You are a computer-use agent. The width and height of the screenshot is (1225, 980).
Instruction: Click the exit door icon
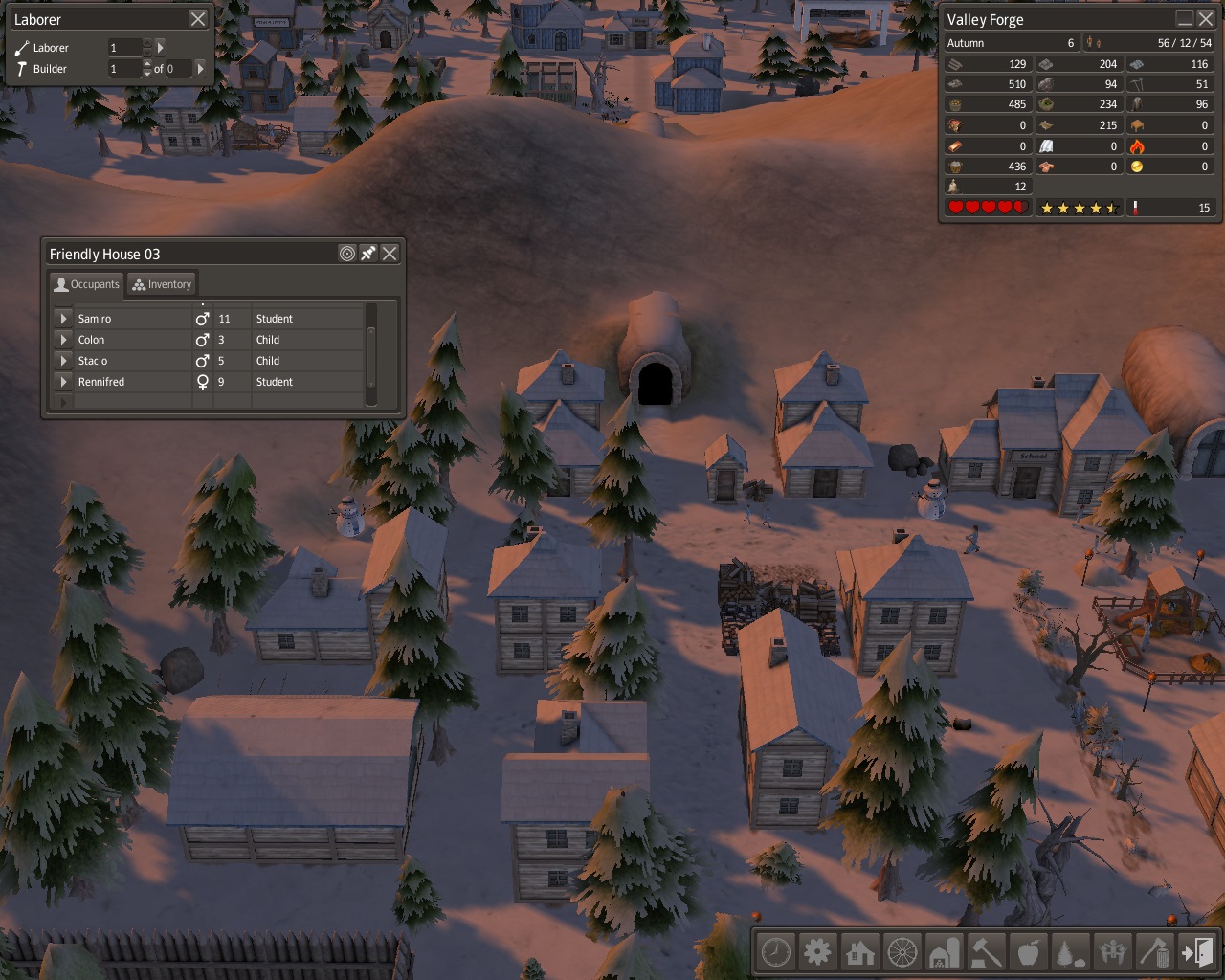(x=1197, y=952)
